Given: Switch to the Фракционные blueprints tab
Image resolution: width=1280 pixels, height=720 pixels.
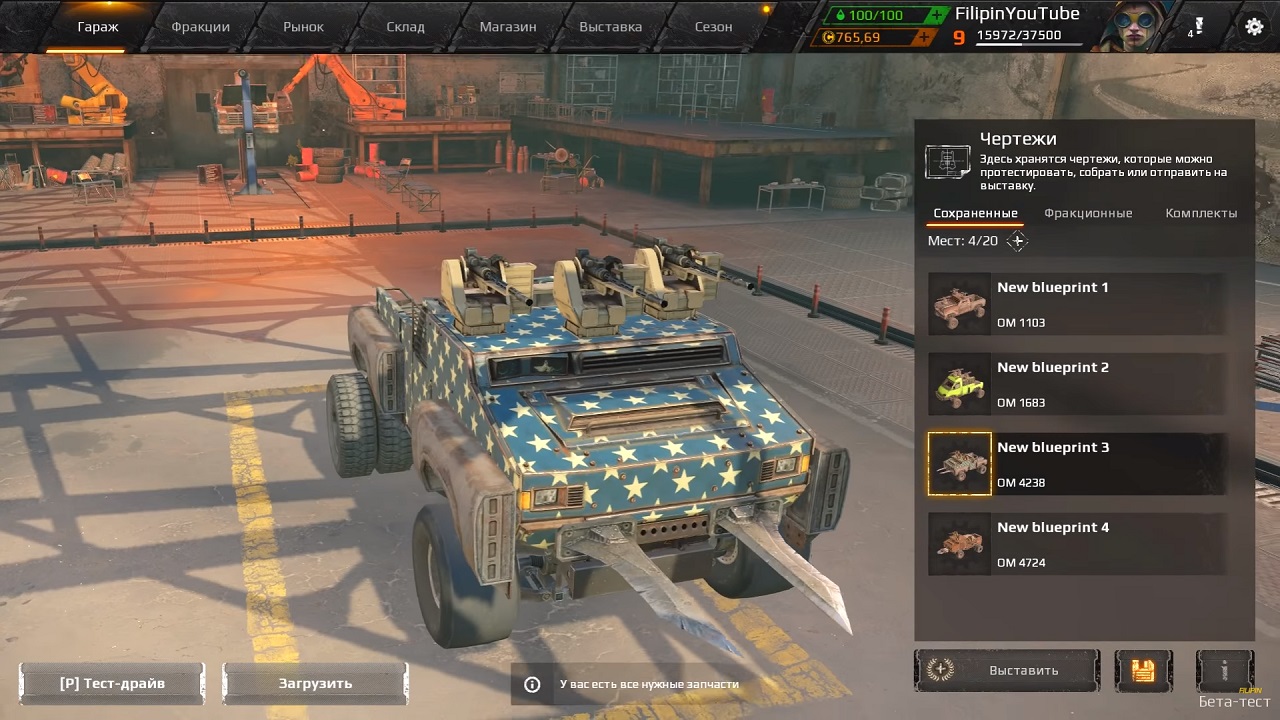Looking at the screenshot, I should (1088, 213).
